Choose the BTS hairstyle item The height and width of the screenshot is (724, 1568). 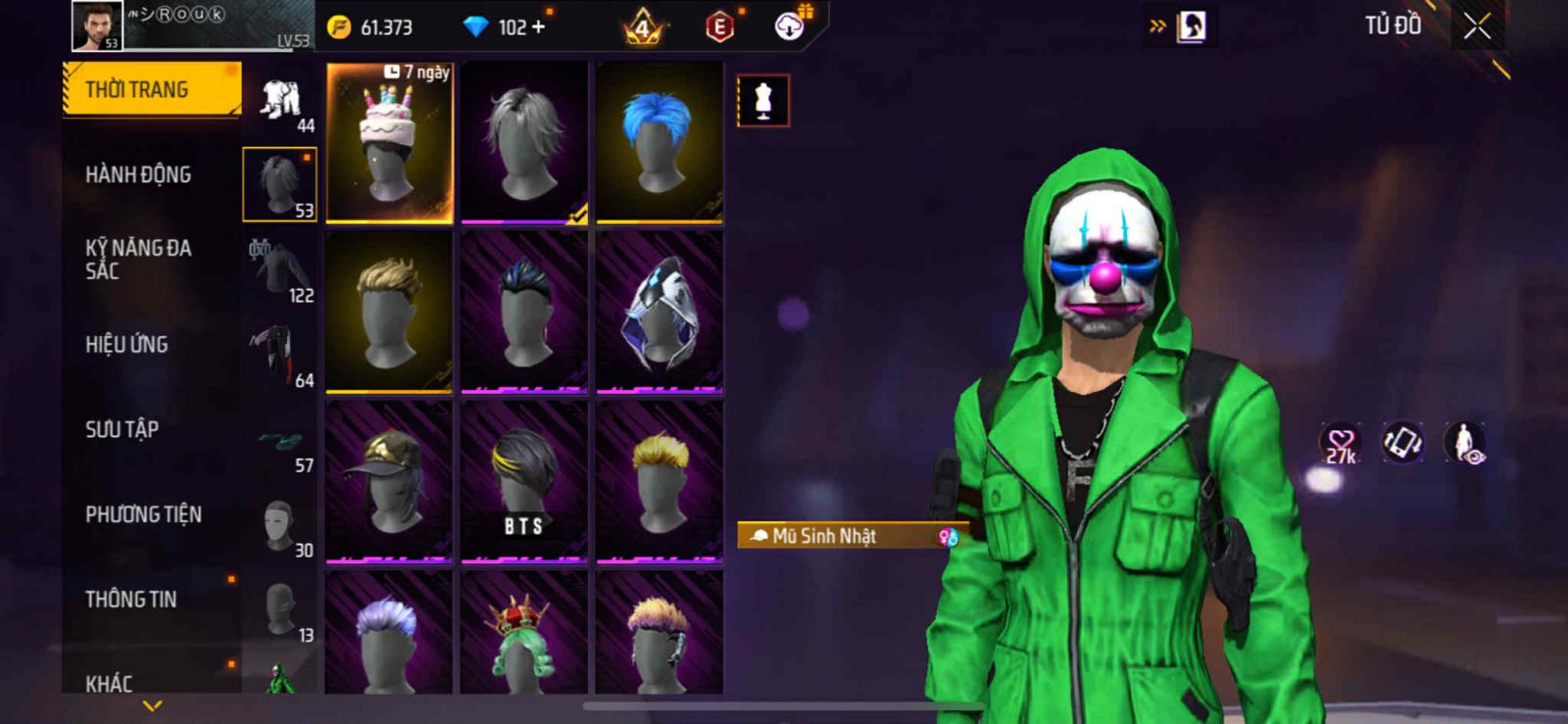[x=524, y=482]
